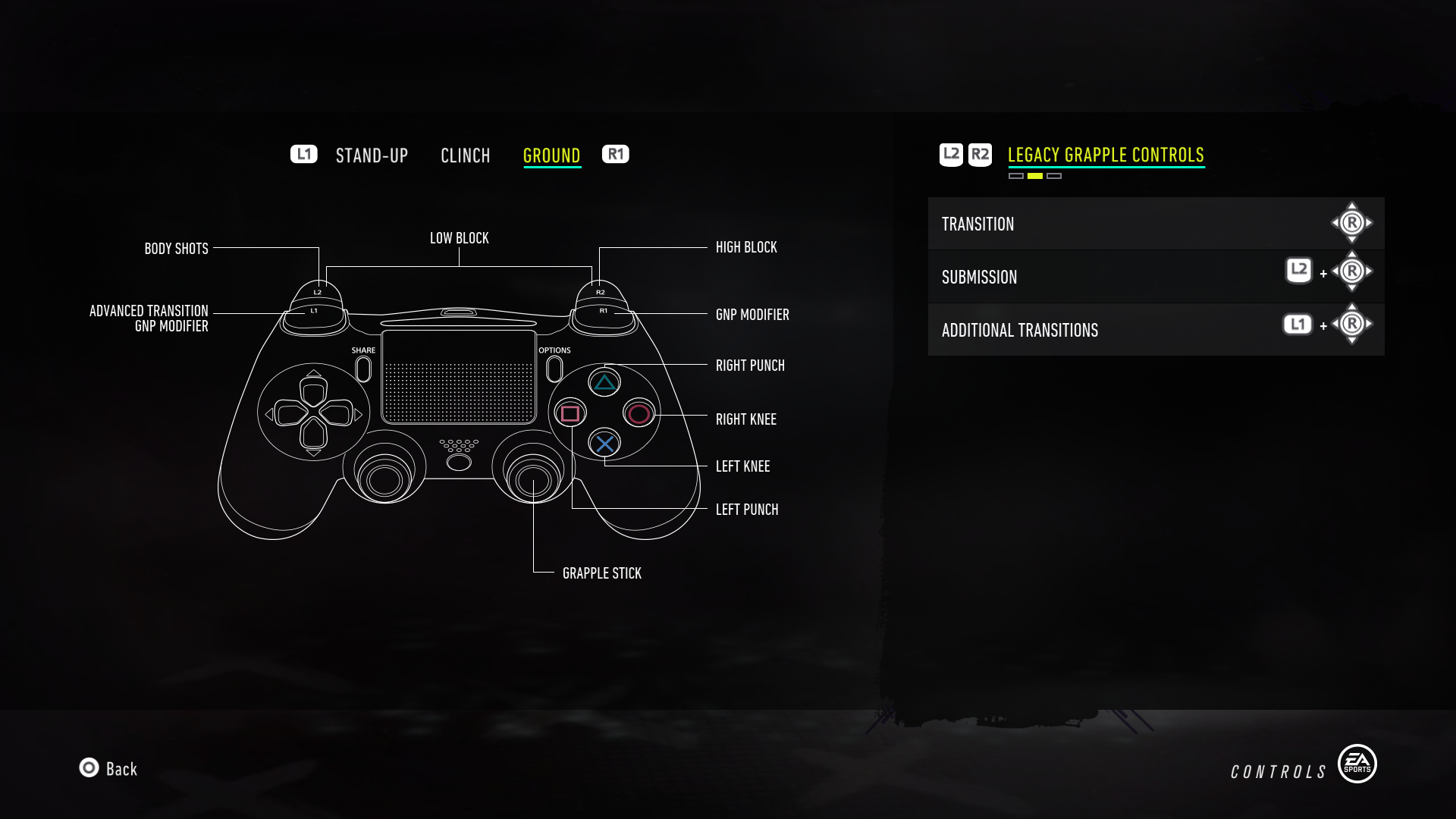Open the next category with the R1 icon

coord(615,154)
